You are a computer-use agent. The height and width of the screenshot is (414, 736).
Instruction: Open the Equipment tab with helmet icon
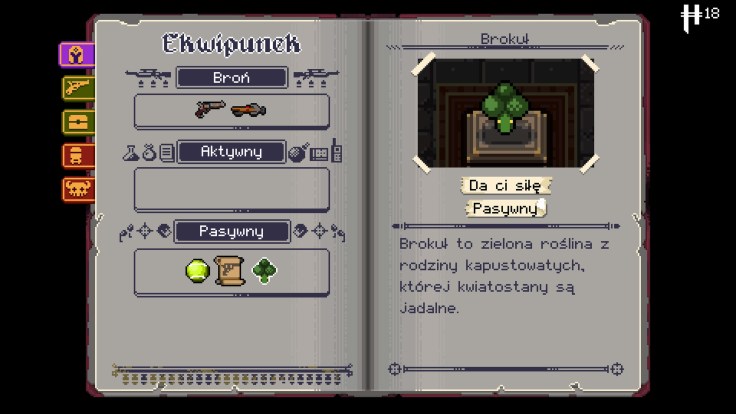pos(77,56)
